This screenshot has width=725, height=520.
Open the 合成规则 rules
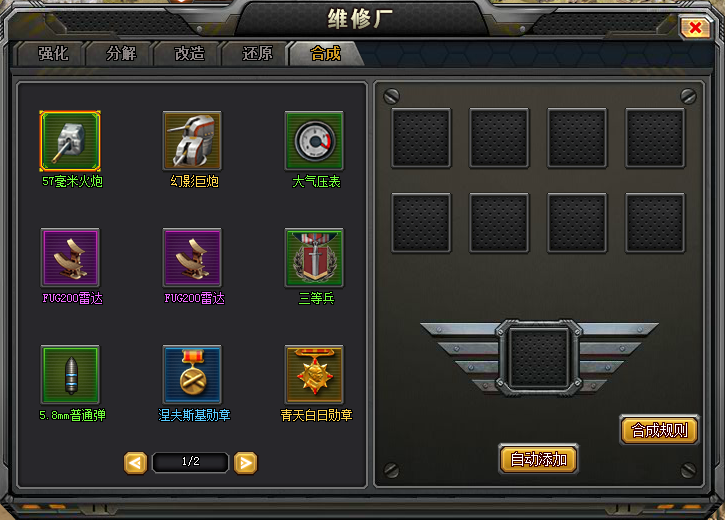(x=659, y=430)
